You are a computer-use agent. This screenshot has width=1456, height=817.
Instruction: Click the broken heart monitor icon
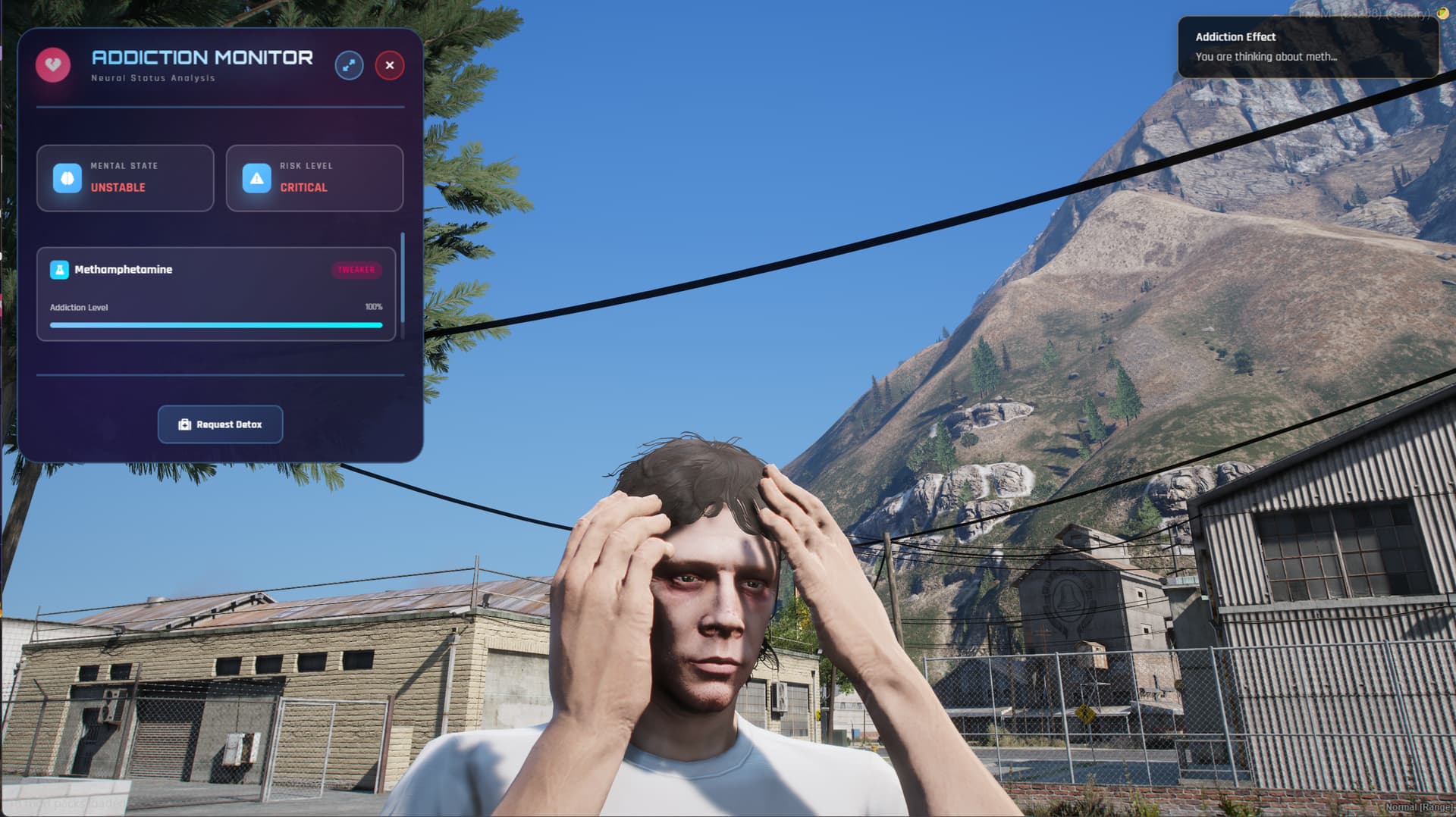coord(53,65)
